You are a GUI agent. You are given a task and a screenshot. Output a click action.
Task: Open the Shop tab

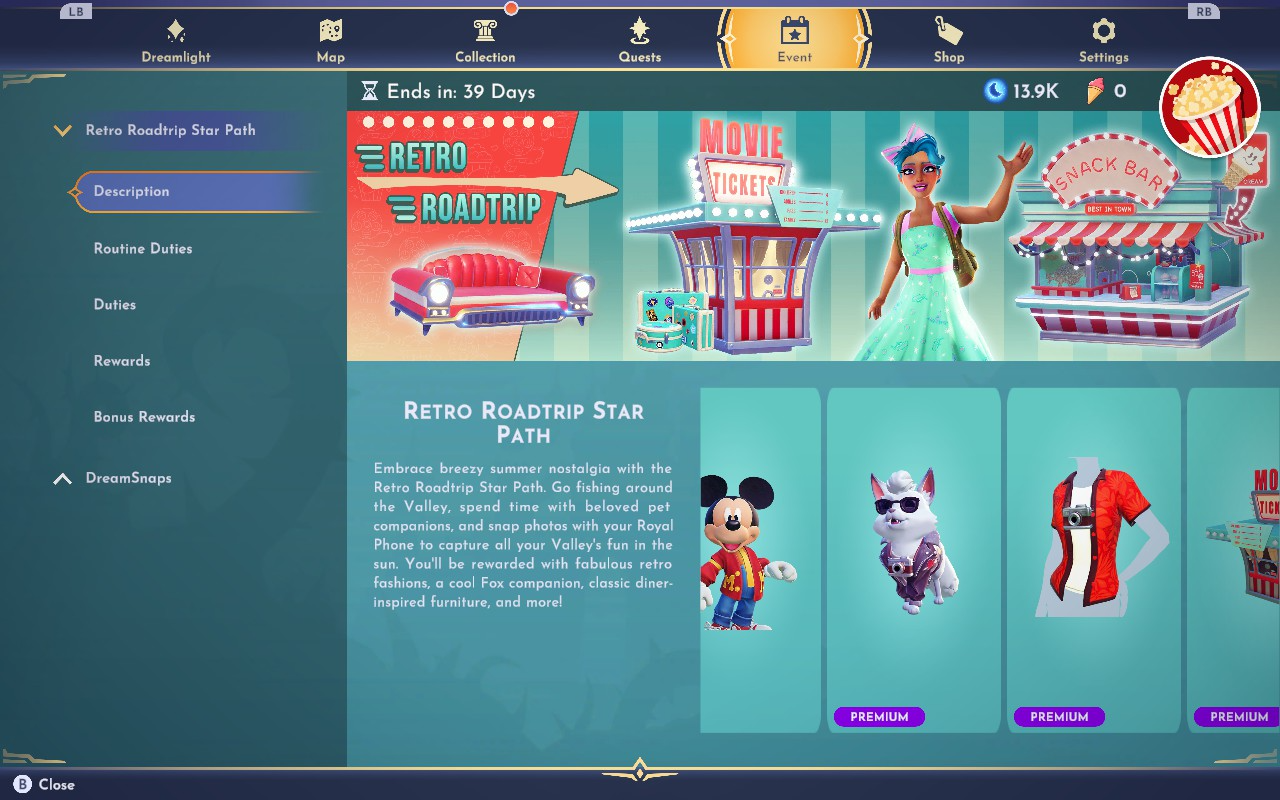pos(949,40)
